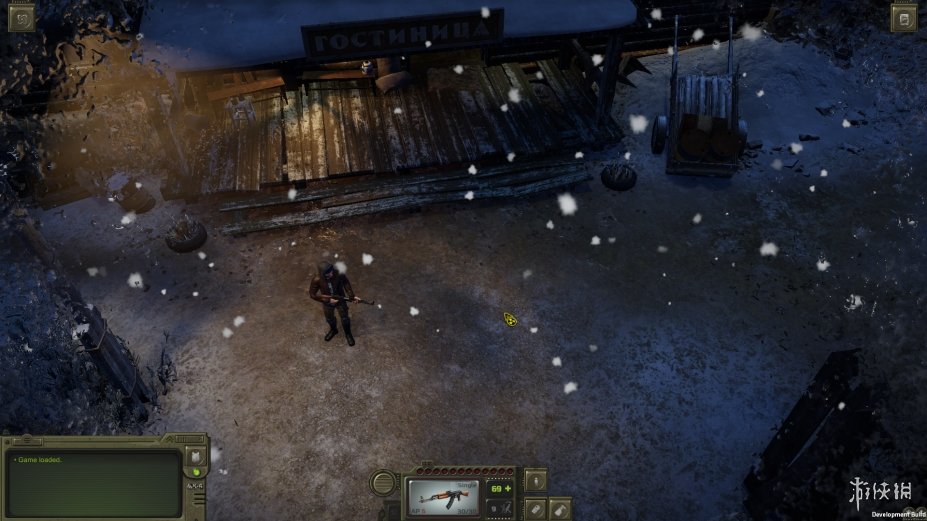Click the top-left corner menu button
The height and width of the screenshot is (521, 927).
click(19, 18)
